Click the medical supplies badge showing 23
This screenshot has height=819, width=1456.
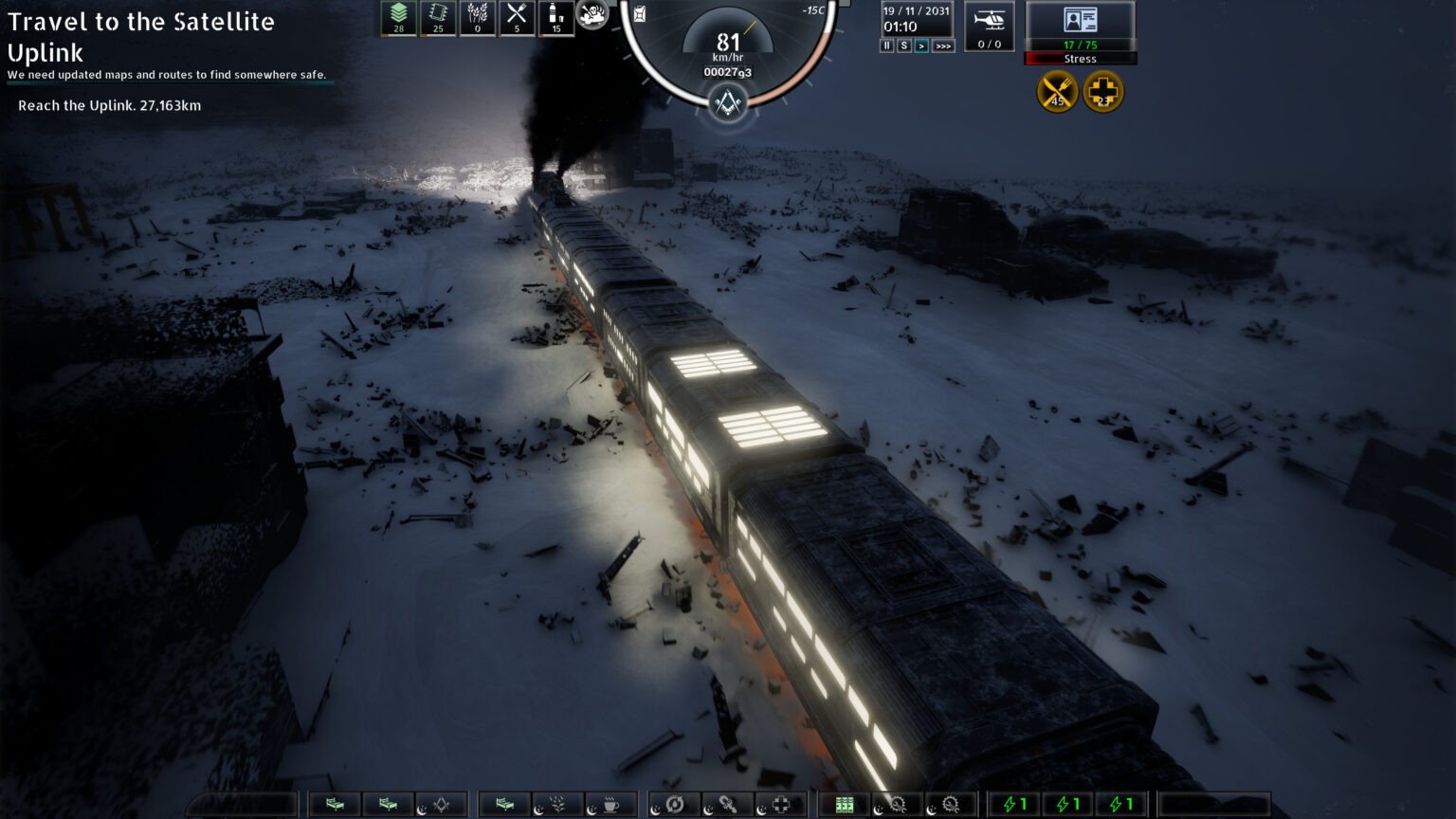pyautogui.click(x=1102, y=91)
